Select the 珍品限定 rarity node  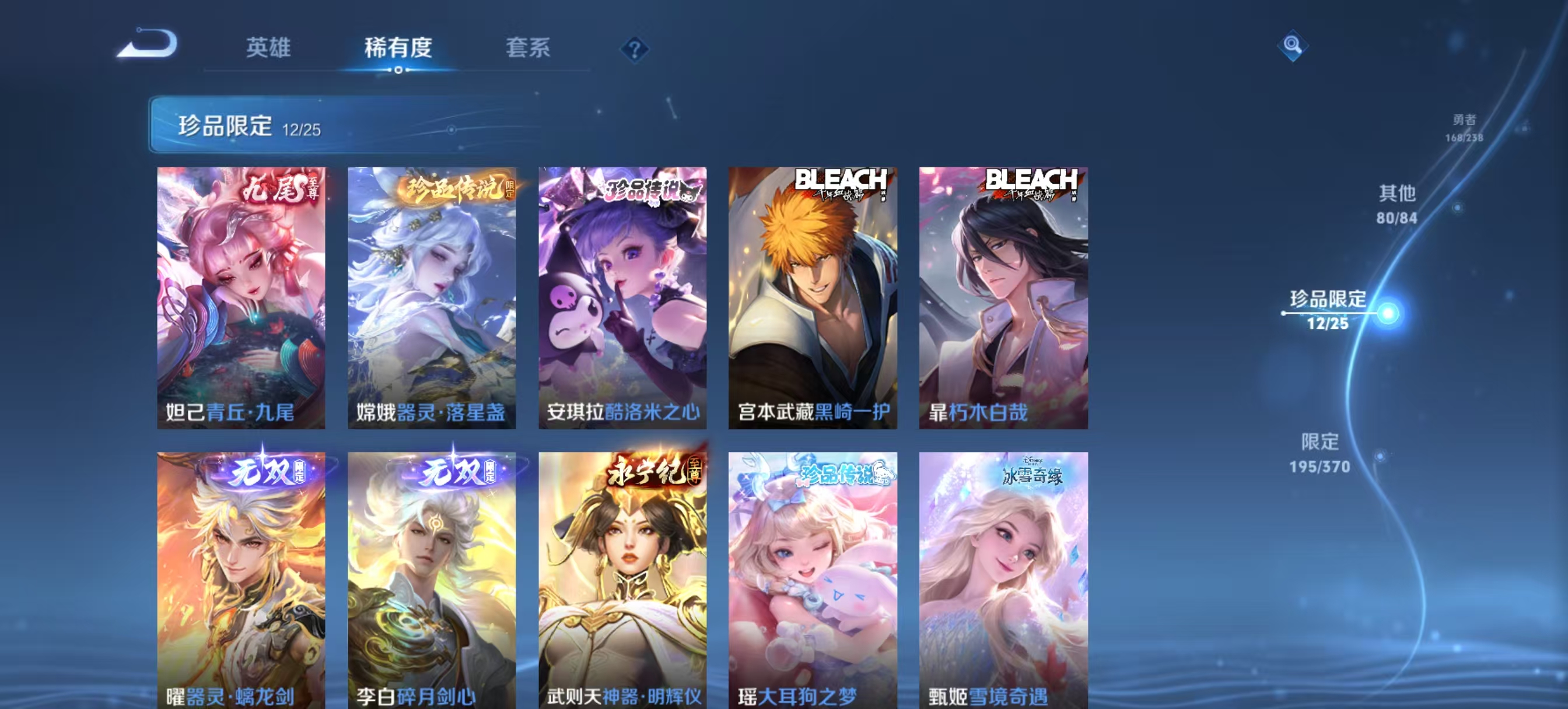1328,310
